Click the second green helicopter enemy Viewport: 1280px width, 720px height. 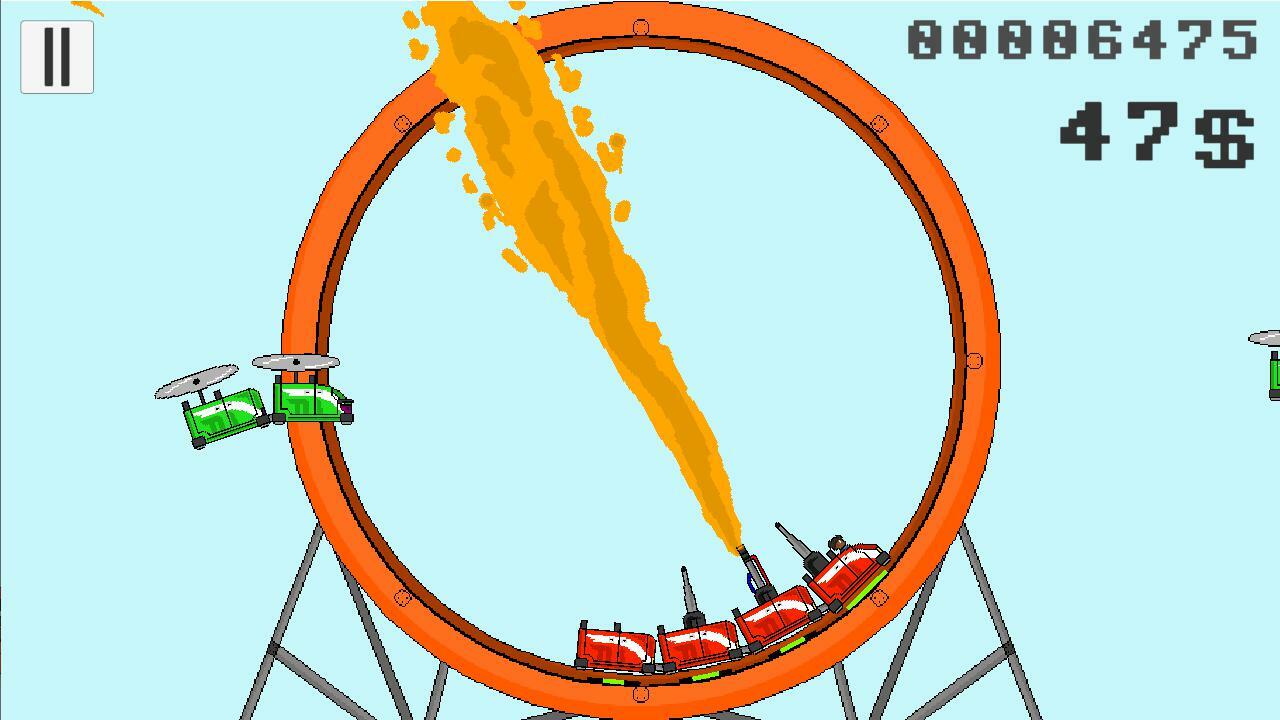(x=310, y=400)
